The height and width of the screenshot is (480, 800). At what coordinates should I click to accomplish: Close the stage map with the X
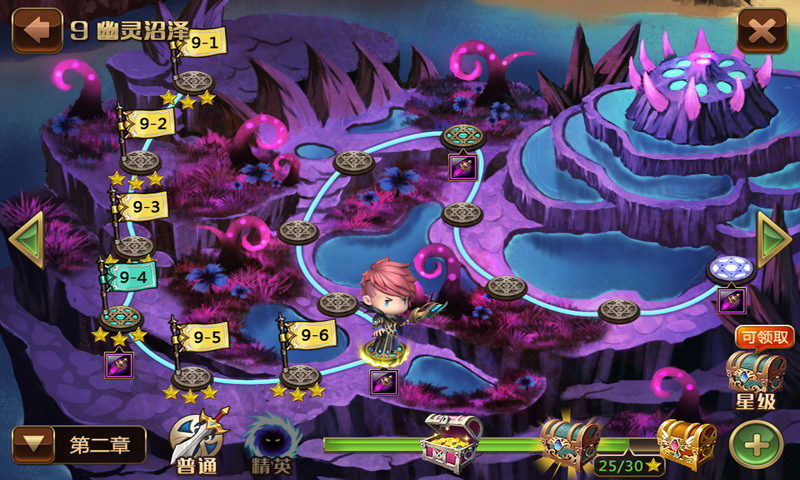(x=762, y=31)
